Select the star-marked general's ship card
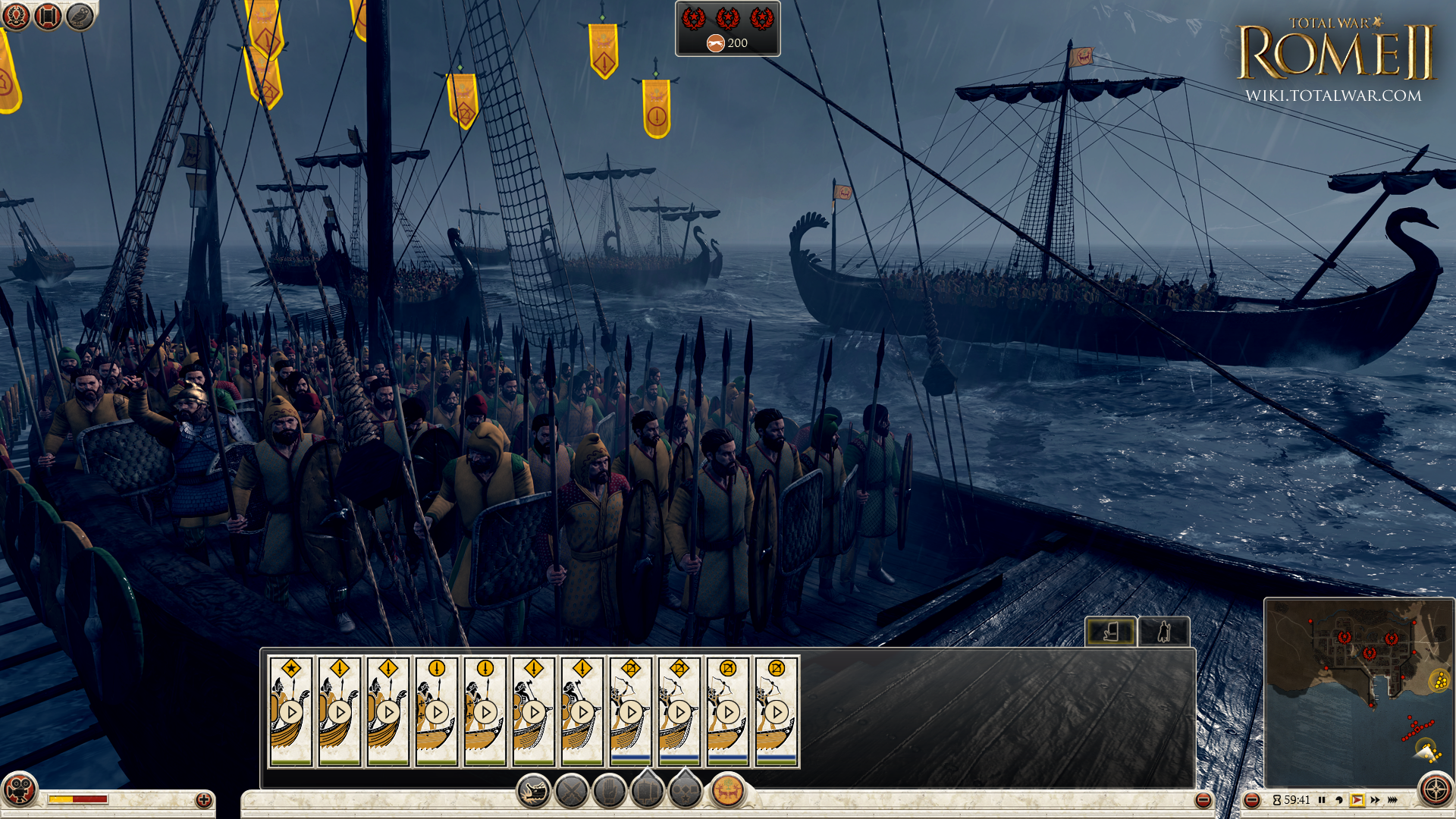 [291, 711]
